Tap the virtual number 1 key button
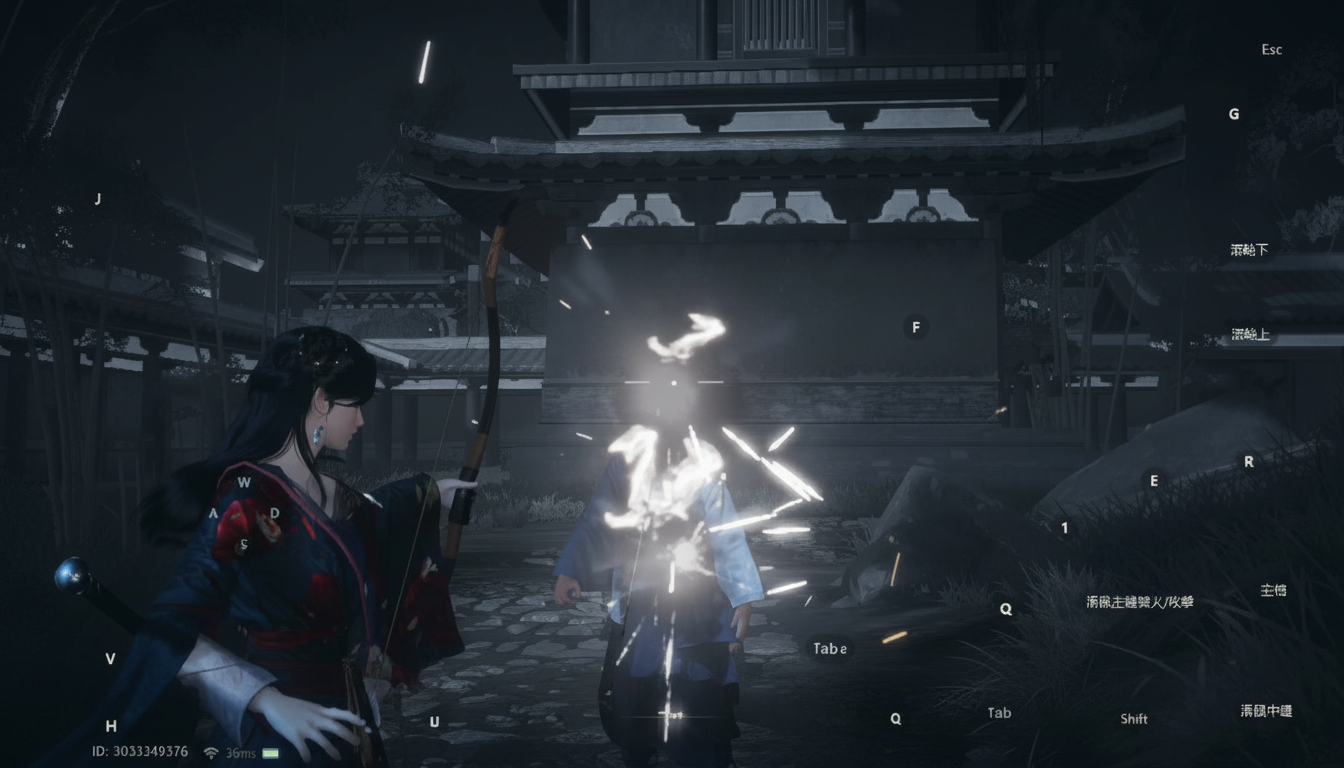The image size is (1344, 768). [1065, 528]
